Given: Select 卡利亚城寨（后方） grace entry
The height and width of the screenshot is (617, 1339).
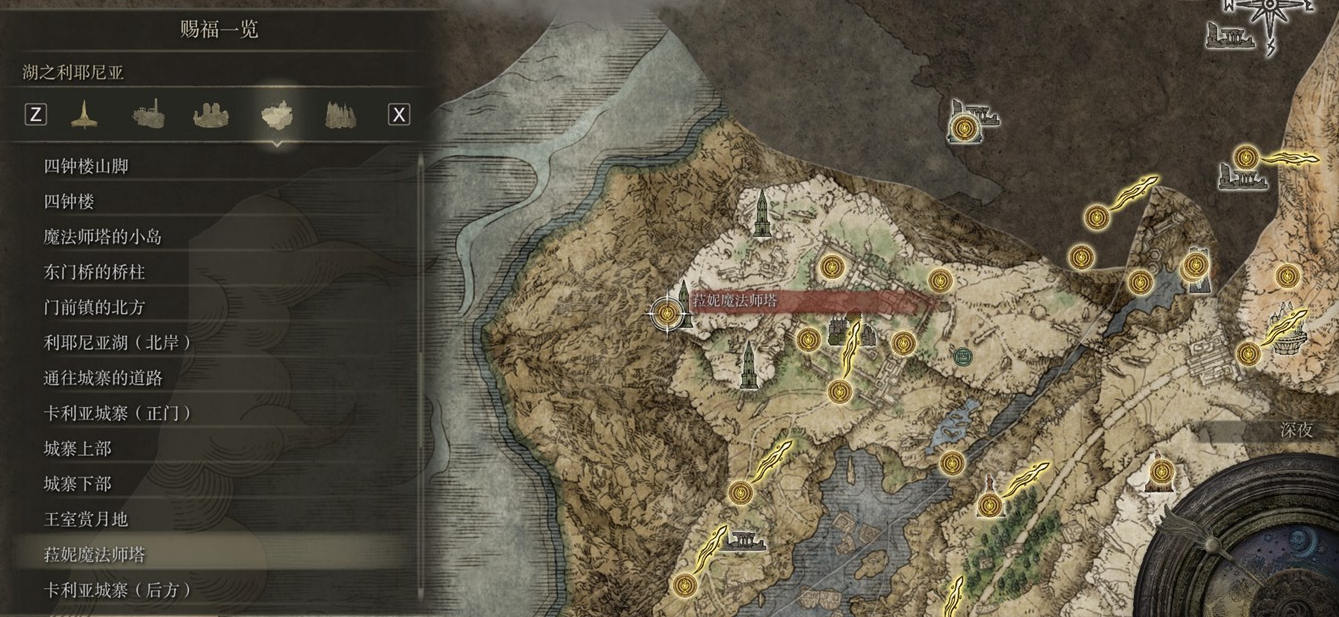Looking at the screenshot, I should click(x=118, y=590).
